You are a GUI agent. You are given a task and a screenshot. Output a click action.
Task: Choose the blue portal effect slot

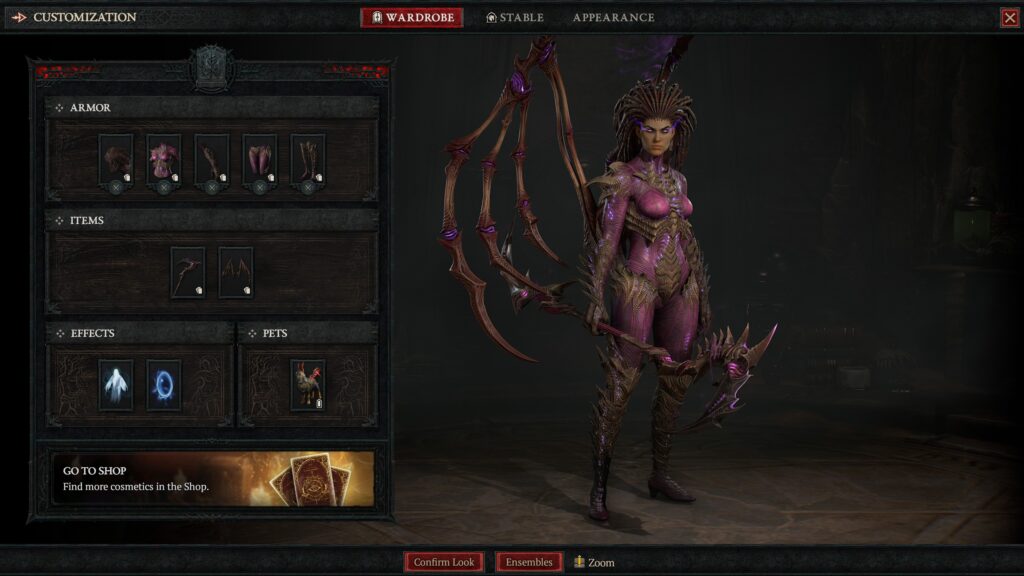click(164, 385)
